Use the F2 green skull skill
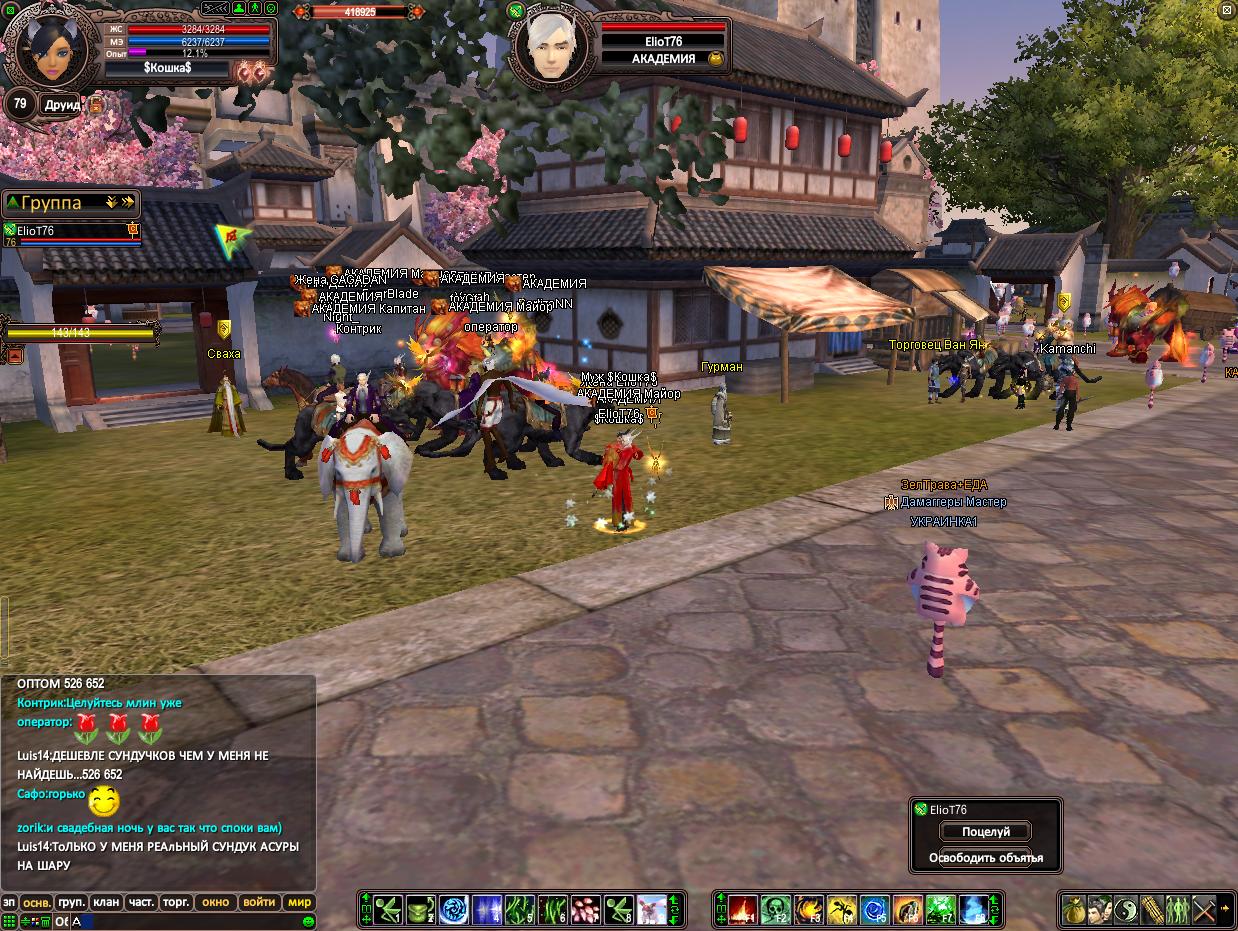Image resolution: width=1238 pixels, height=931 pixels. pos(775,909)
